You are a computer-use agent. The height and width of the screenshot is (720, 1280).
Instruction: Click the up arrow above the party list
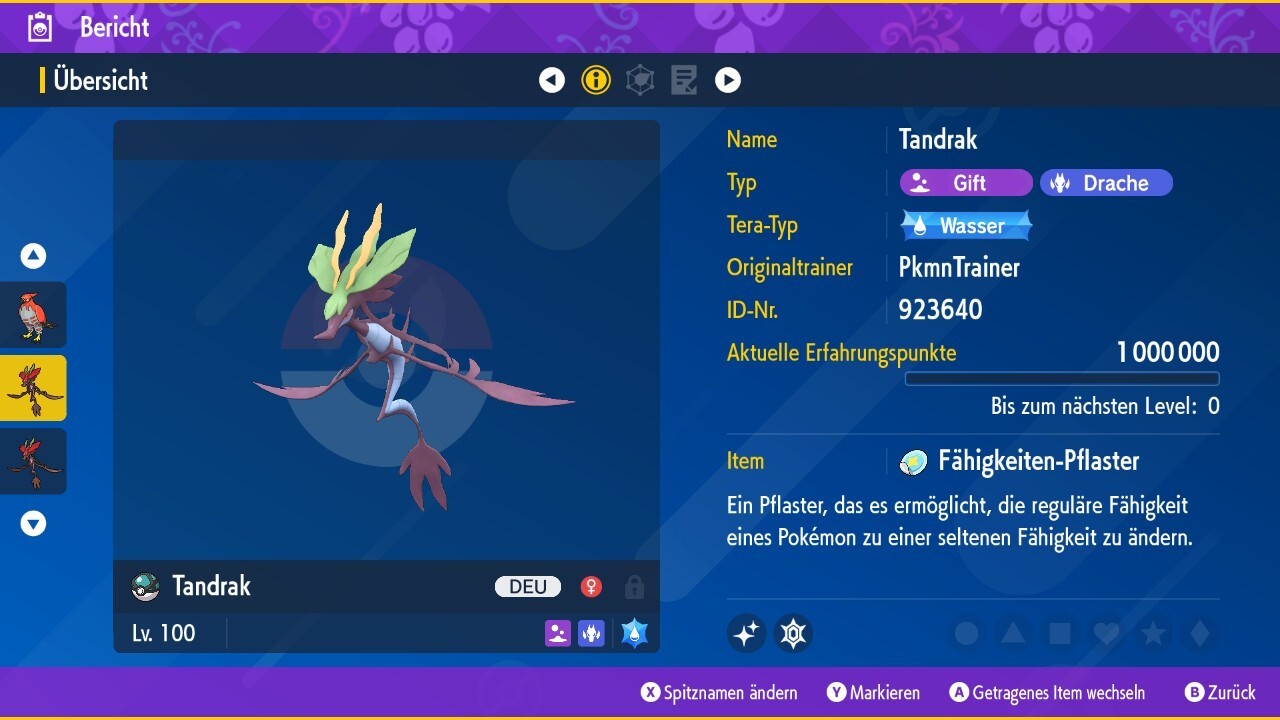[x=33, y=256]
